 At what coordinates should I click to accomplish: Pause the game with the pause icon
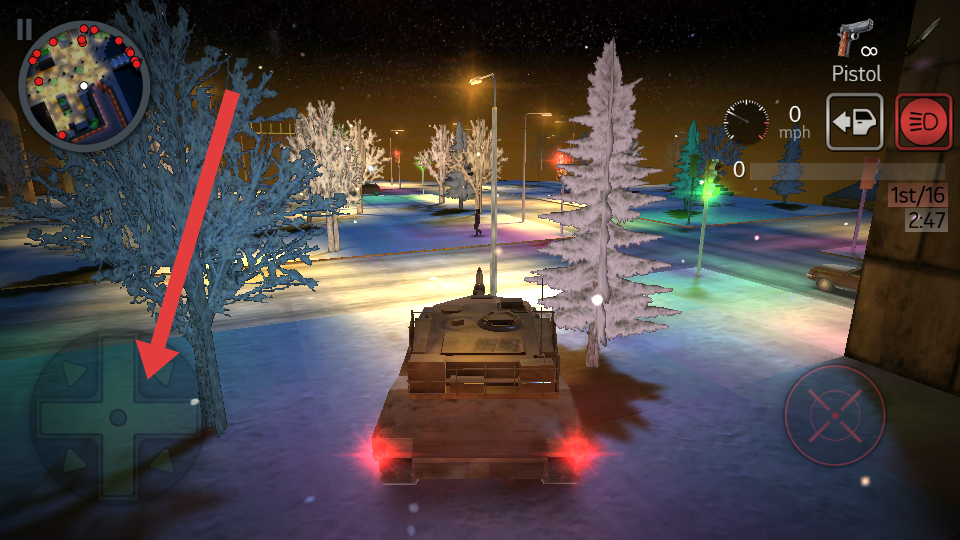(x=24, y=28)
